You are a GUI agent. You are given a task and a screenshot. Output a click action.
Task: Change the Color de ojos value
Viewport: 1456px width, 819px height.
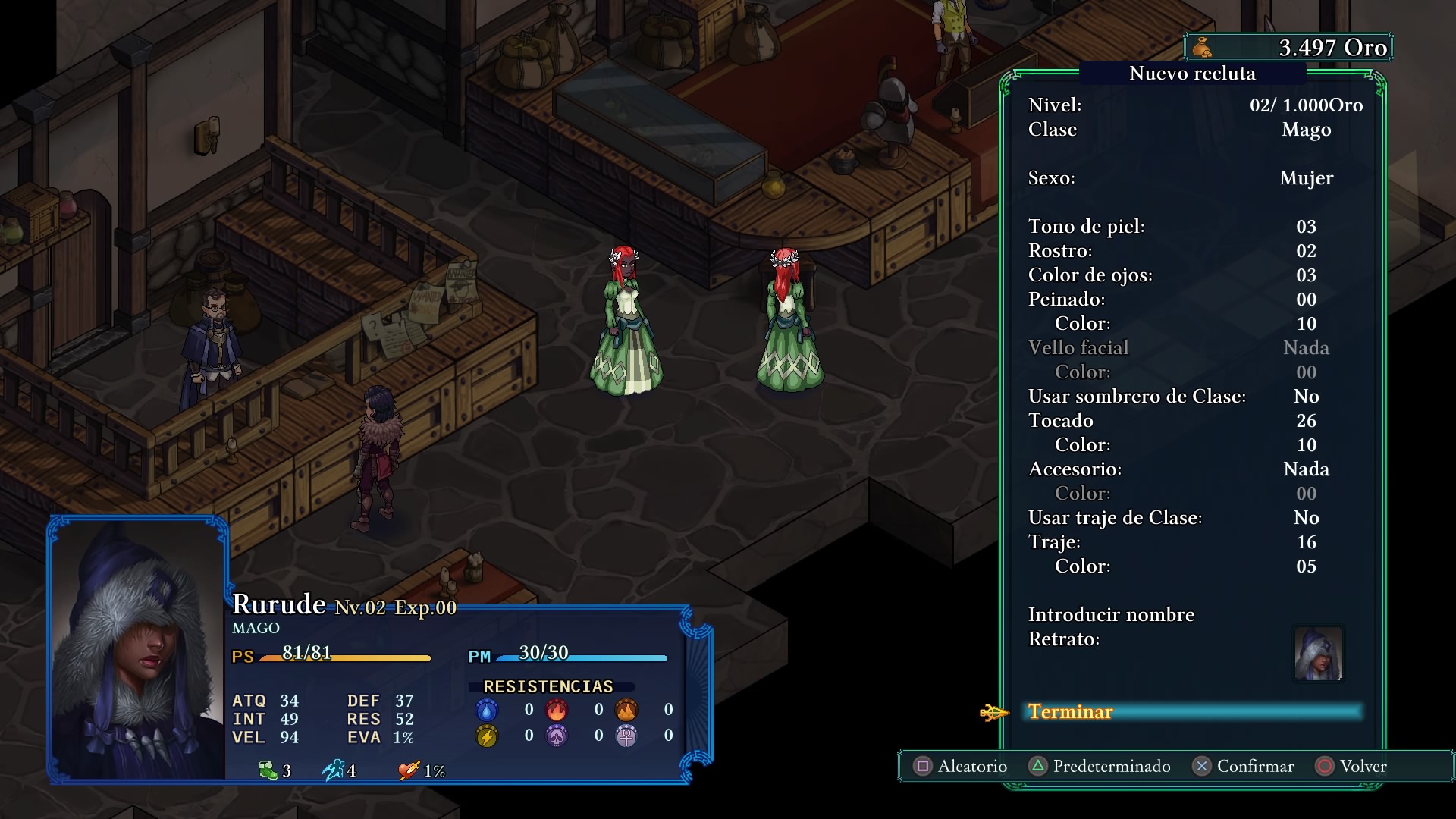pyautogui.click(x=1194, y=275)
